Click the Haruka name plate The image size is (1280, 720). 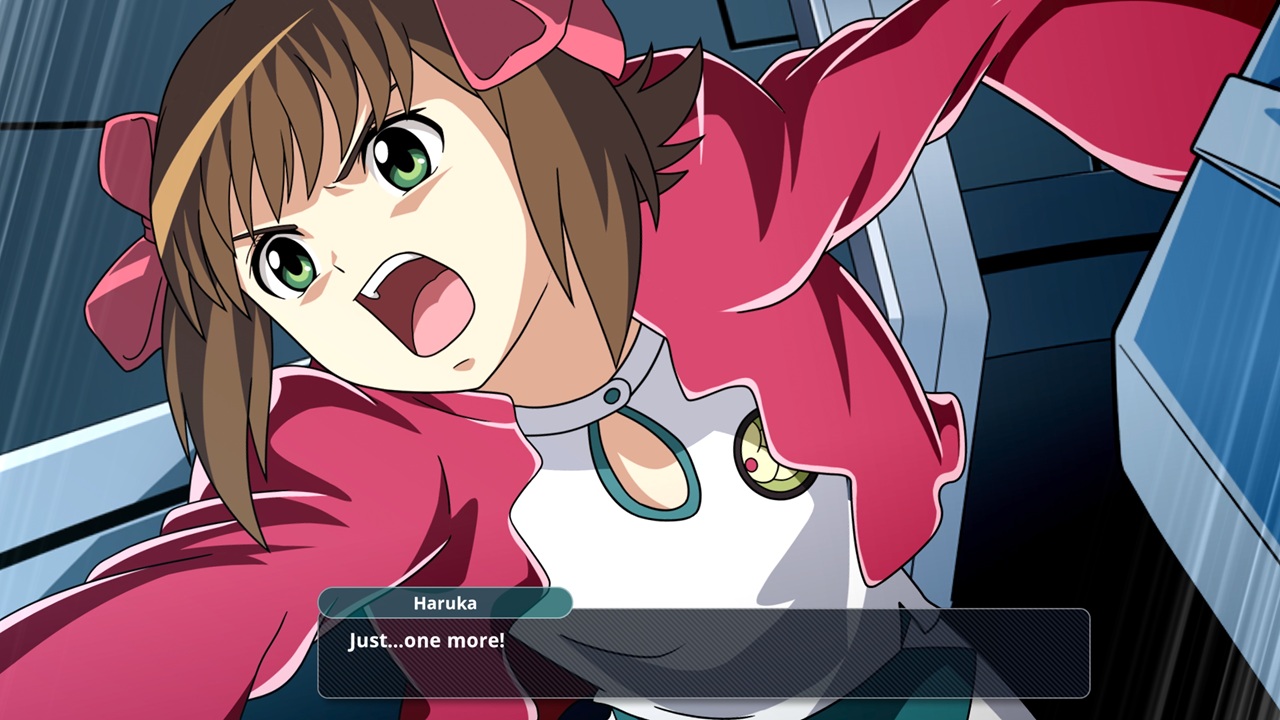[x=444, y=602]
